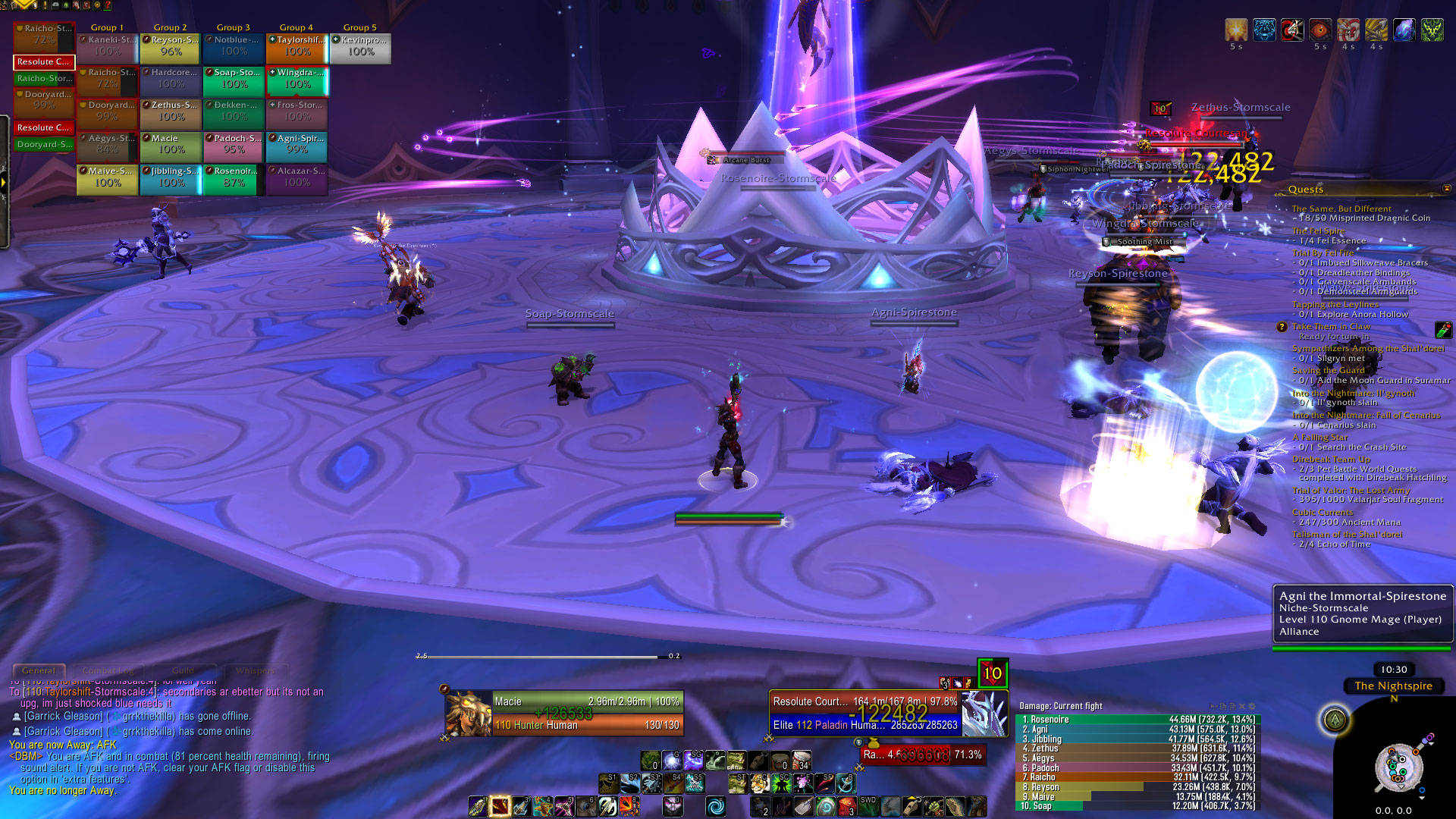The height and width of the screenshot is (819, 1456).
Task: Select Taylorshif raid frame in Group 4
Action: [x=297, y=46]
